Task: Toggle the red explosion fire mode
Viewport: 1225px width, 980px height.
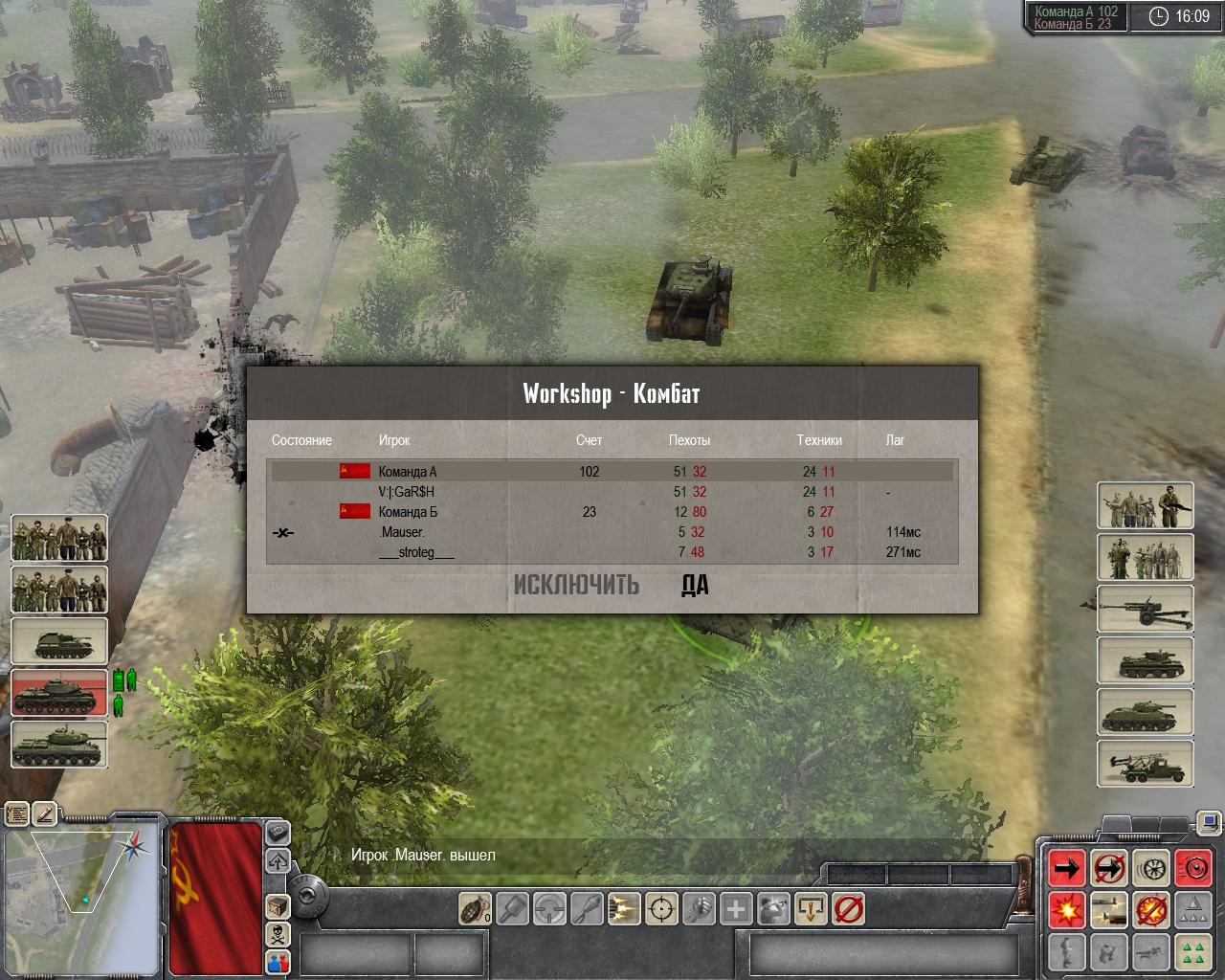Action: click(1067, 910)
